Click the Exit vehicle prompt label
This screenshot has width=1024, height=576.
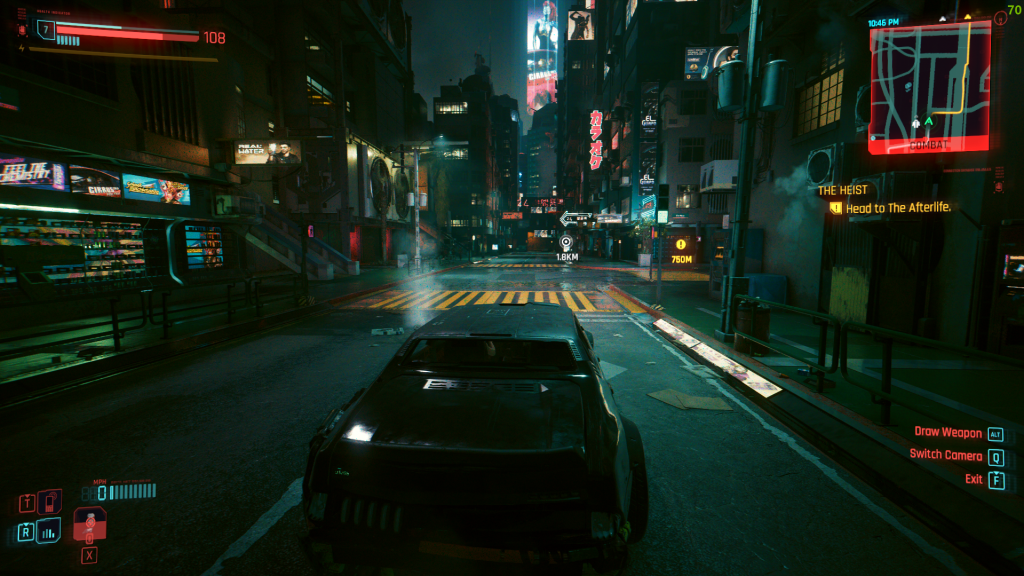(x=973, y=479)
